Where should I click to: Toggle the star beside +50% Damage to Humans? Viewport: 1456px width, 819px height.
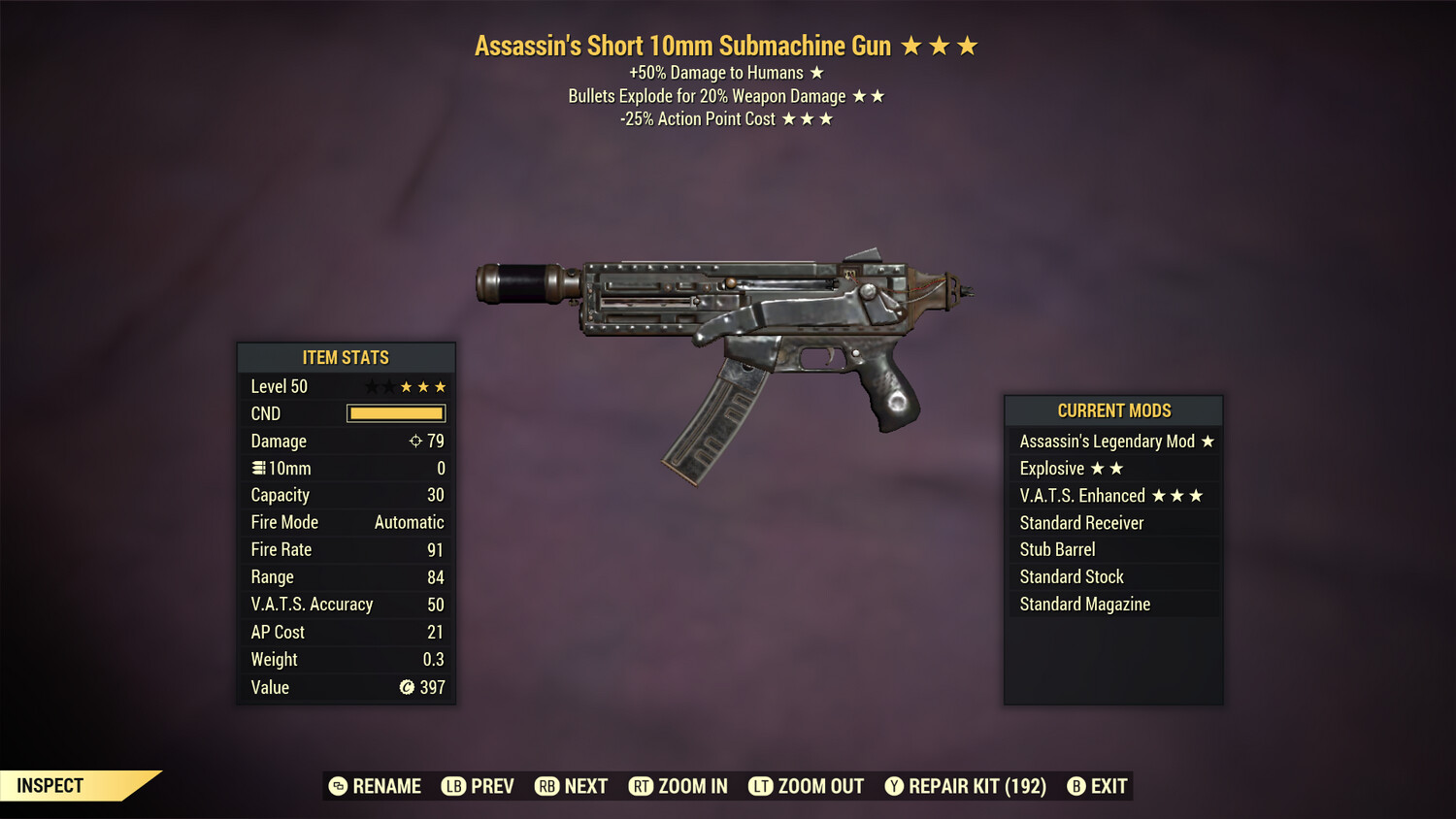[x=815, y=72]
